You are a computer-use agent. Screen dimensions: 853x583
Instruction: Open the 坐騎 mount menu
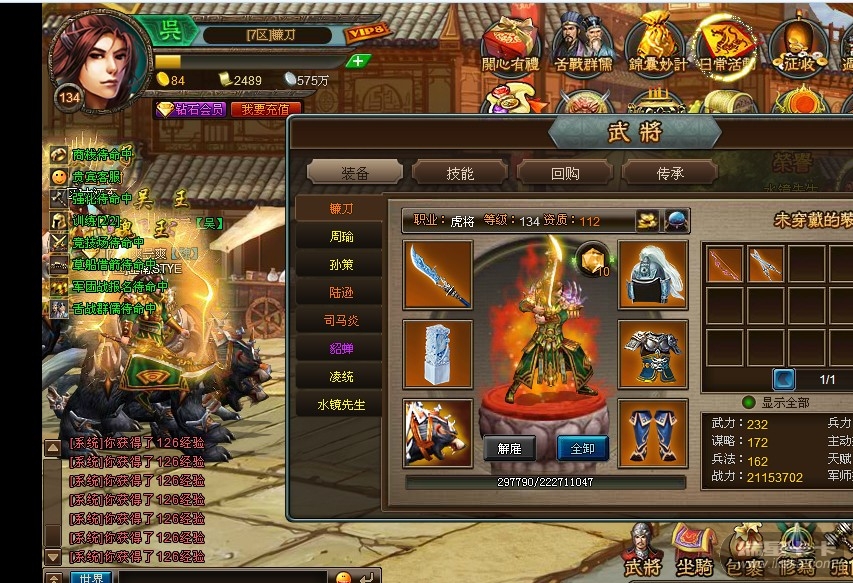click(694, 550)
